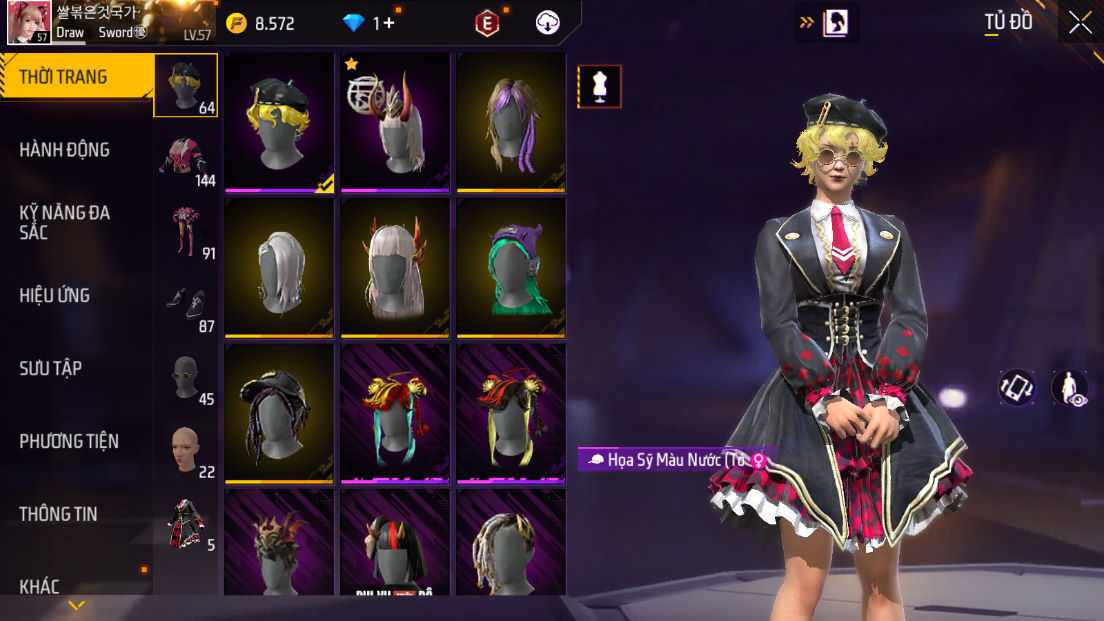Select the black cap with dark braids
This screenshot has width=1104, height=621.
point(279,413)
